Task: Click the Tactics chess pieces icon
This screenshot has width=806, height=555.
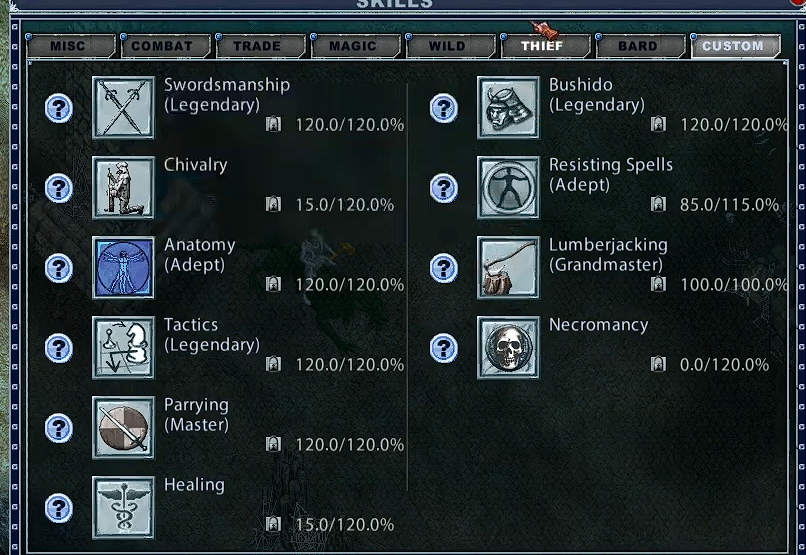Action: (x=123, y=348)
